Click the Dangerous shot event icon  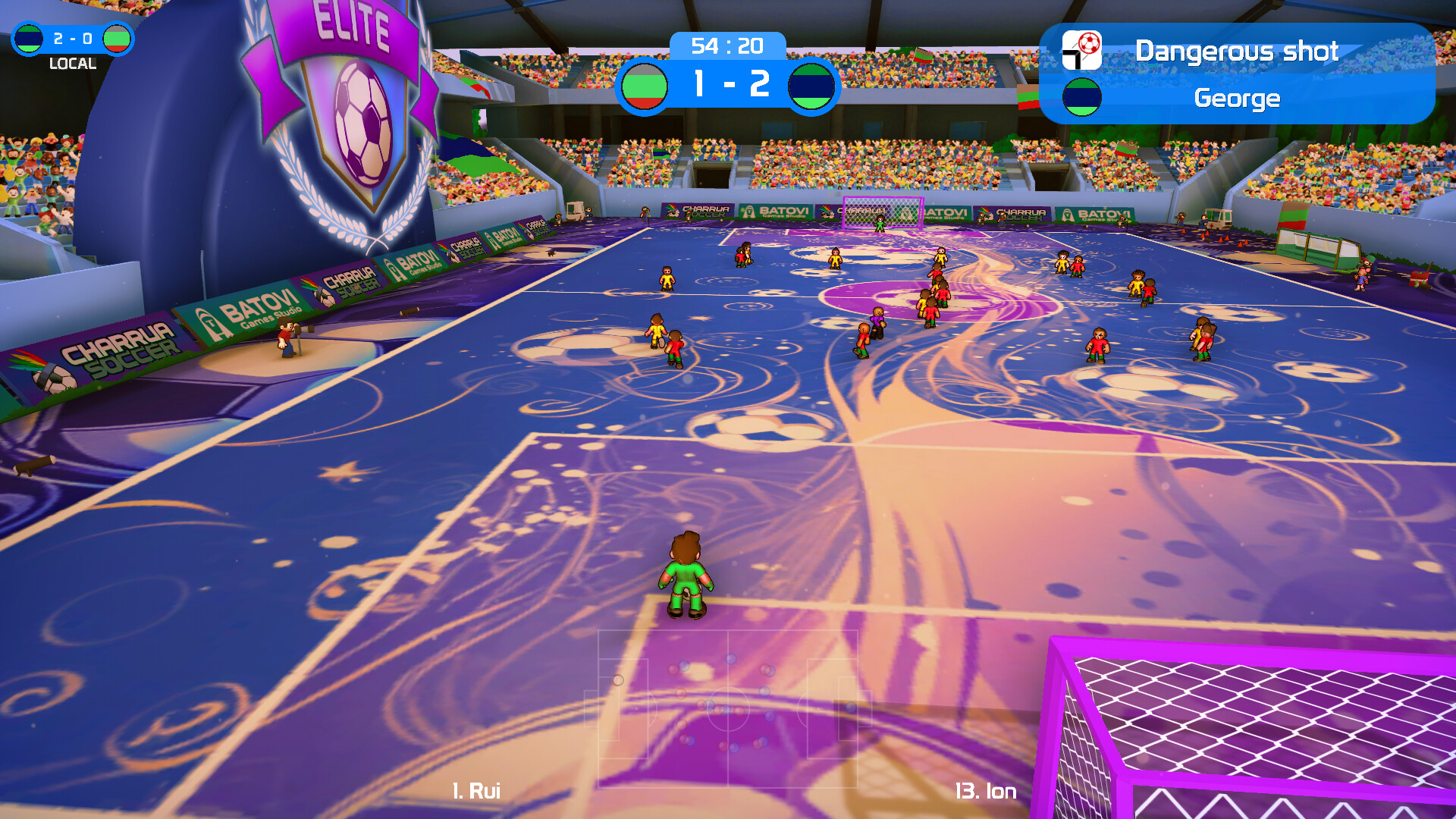[1081, 50]
